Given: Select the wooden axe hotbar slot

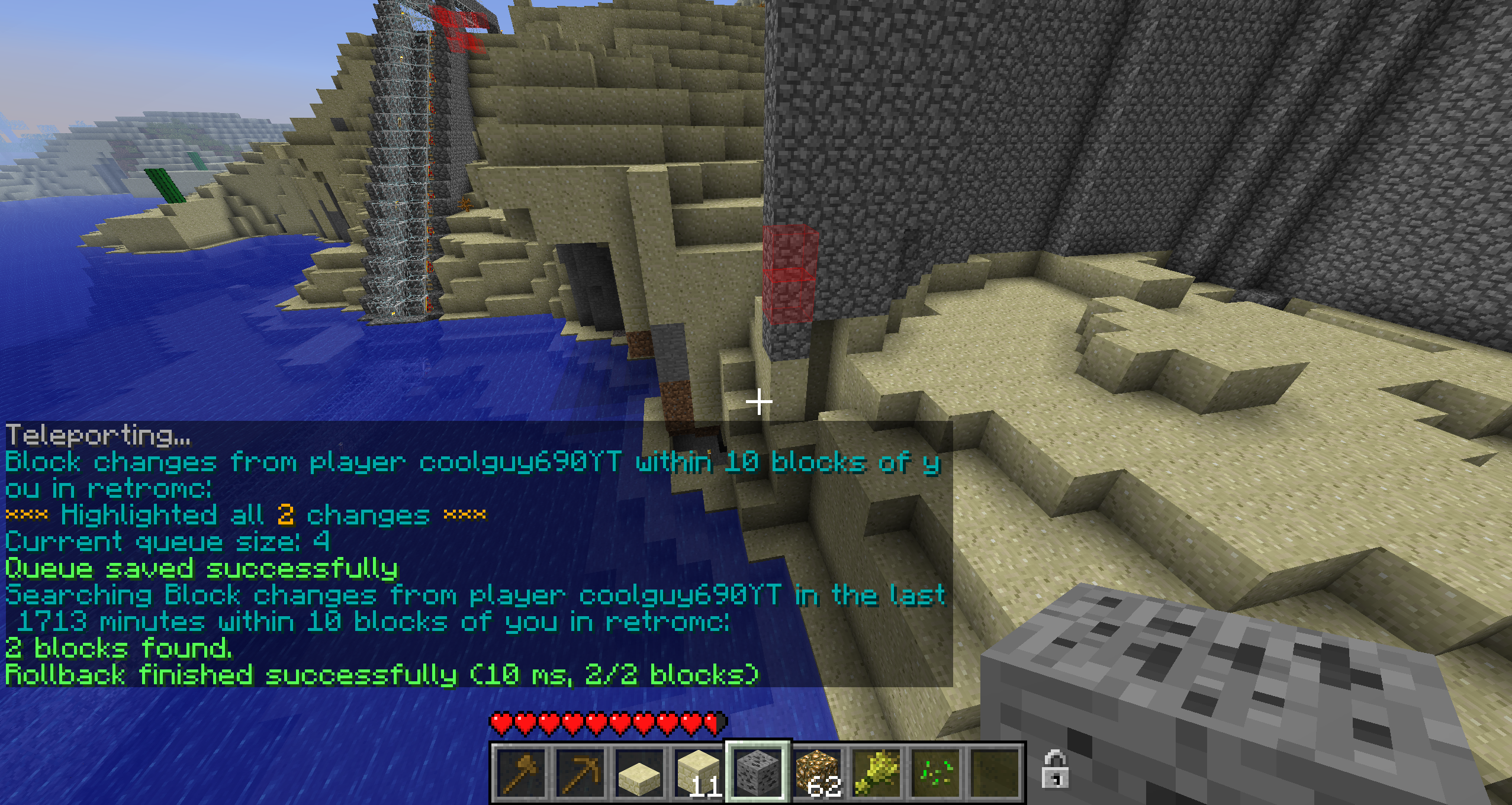Looking at the screenshot, I should click(521, 772).
